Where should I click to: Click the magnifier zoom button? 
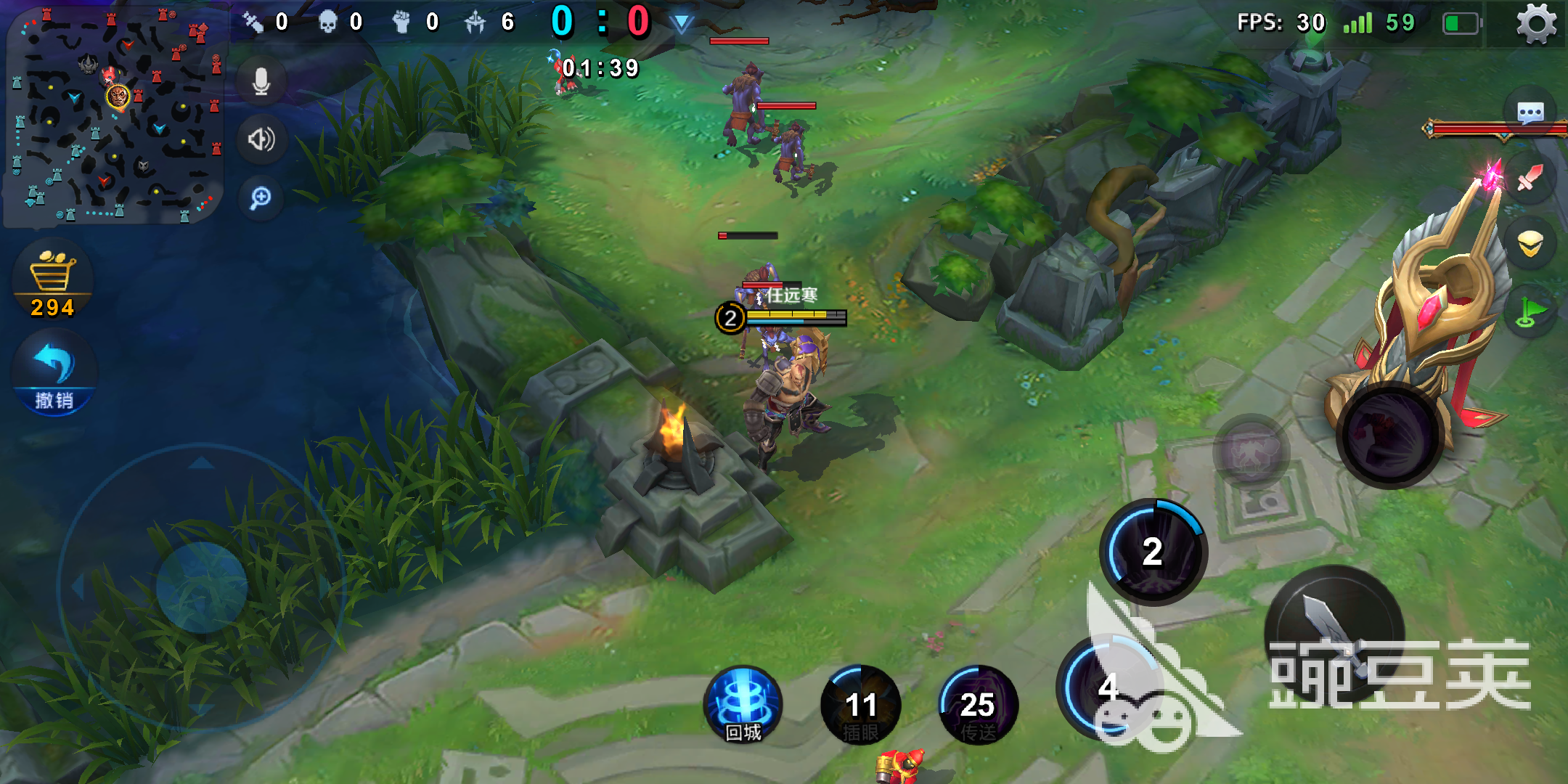pos(261,197)
